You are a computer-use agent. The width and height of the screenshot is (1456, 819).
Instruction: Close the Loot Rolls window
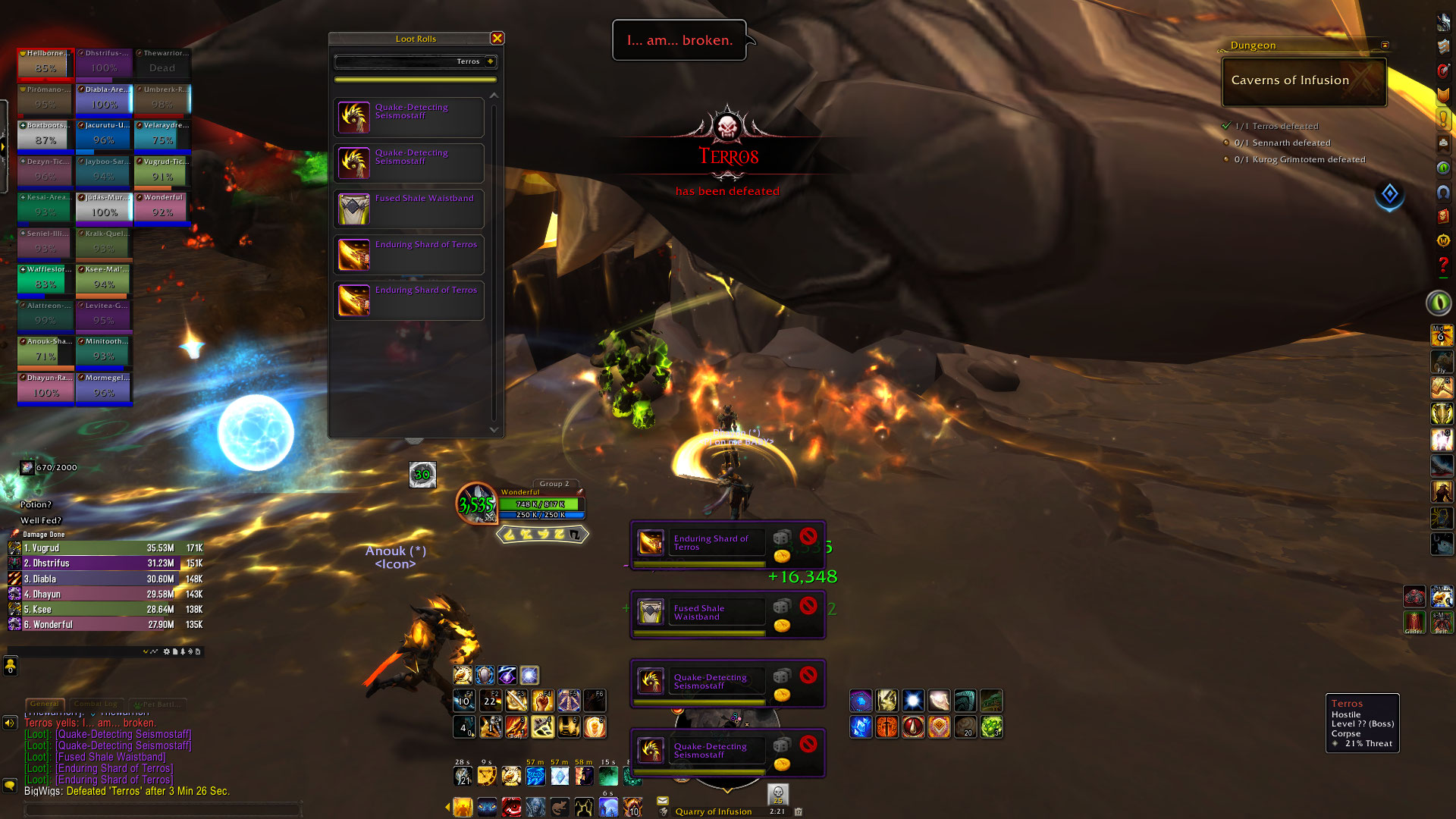[x=497, y=38]
